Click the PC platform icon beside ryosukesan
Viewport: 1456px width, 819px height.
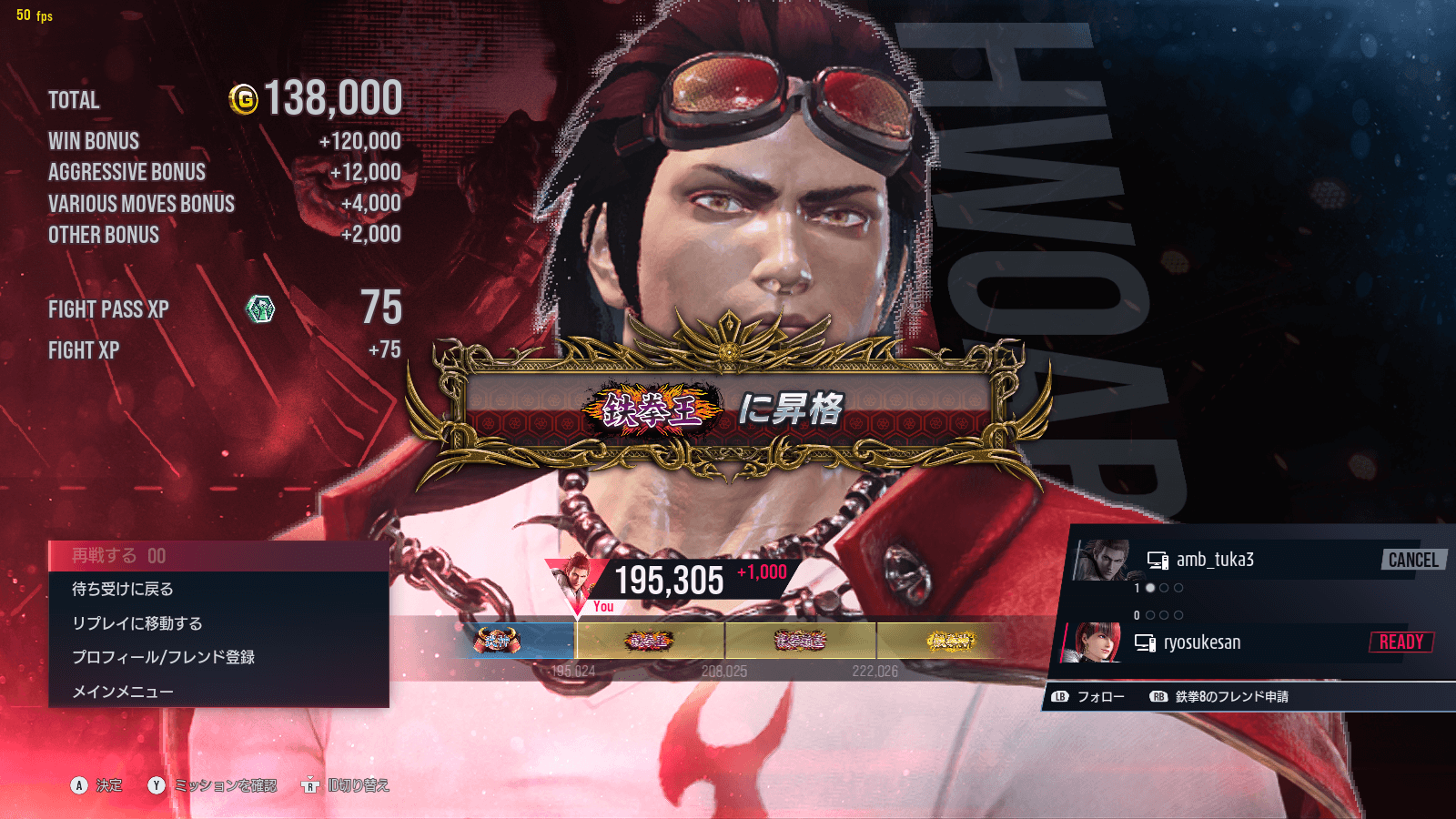point(1145,642)
